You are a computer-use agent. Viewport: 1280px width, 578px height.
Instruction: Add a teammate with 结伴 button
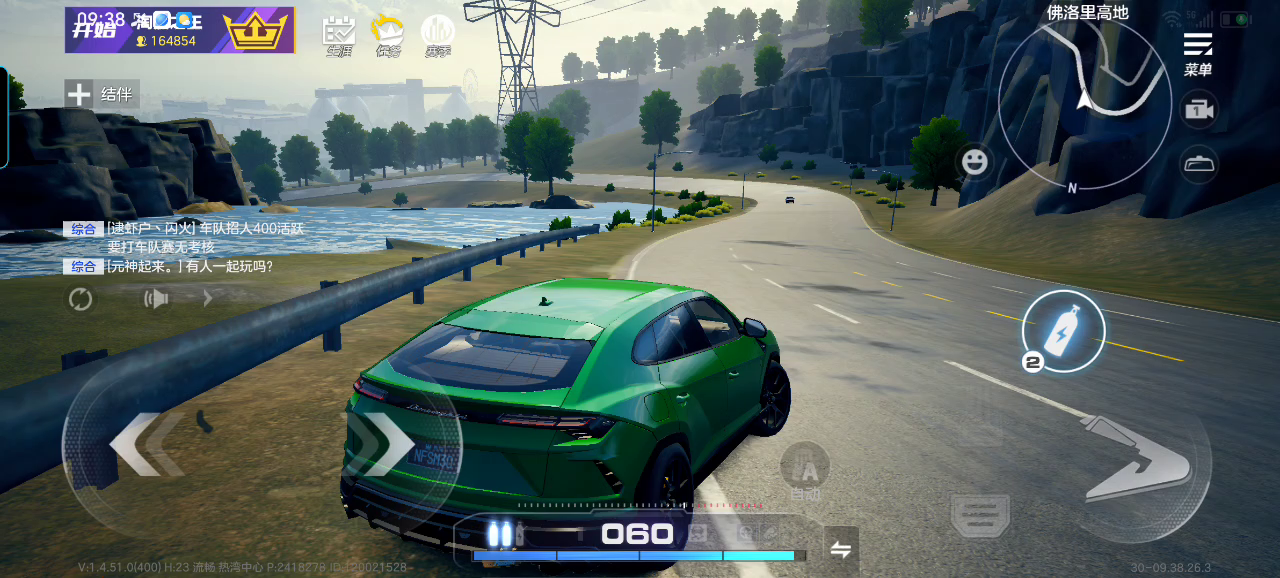pos(102,94)
